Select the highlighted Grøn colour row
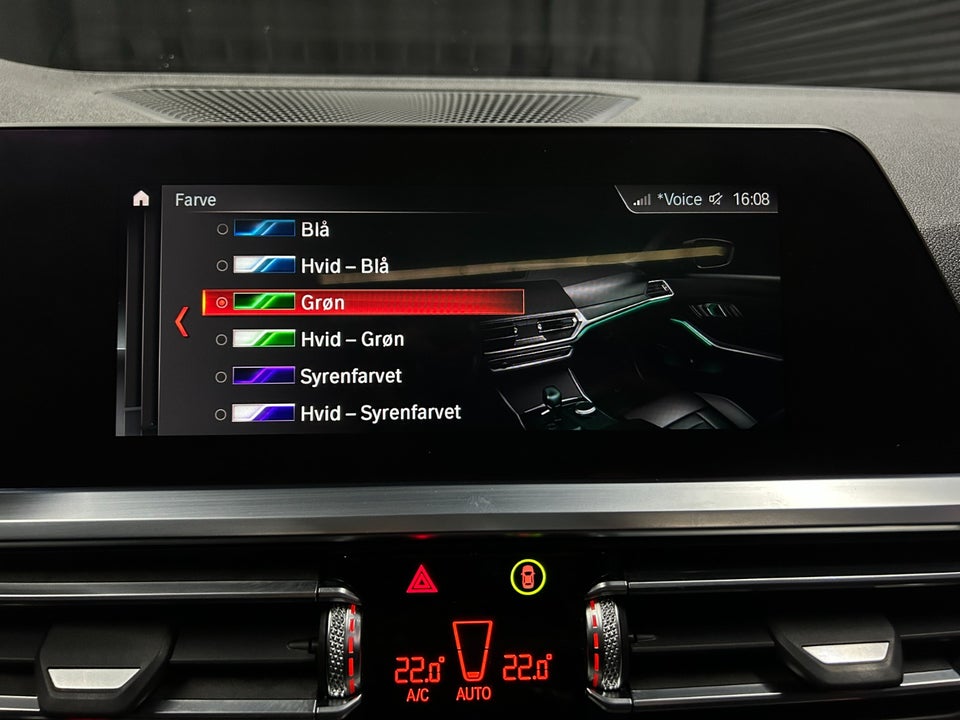Image resolution: width=960 pixels, height=720 pixels. [362, 302]
